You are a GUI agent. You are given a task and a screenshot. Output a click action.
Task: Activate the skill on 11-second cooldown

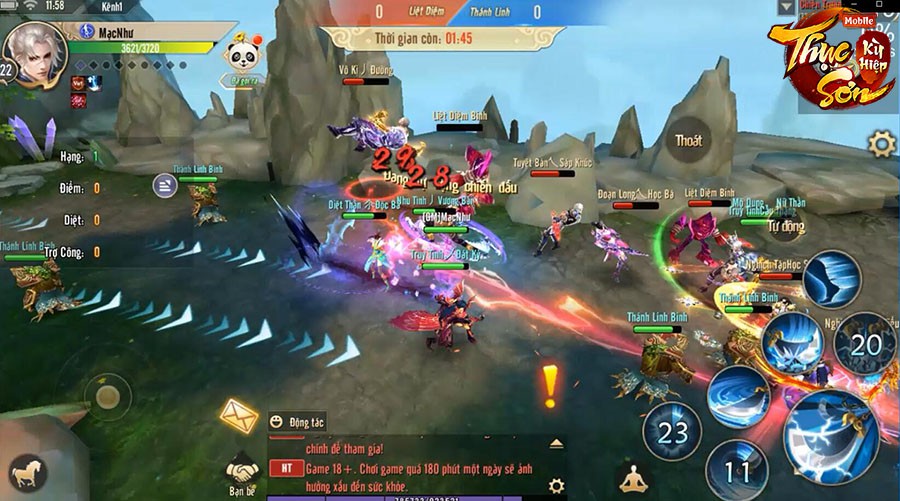(x=735, y=468)
